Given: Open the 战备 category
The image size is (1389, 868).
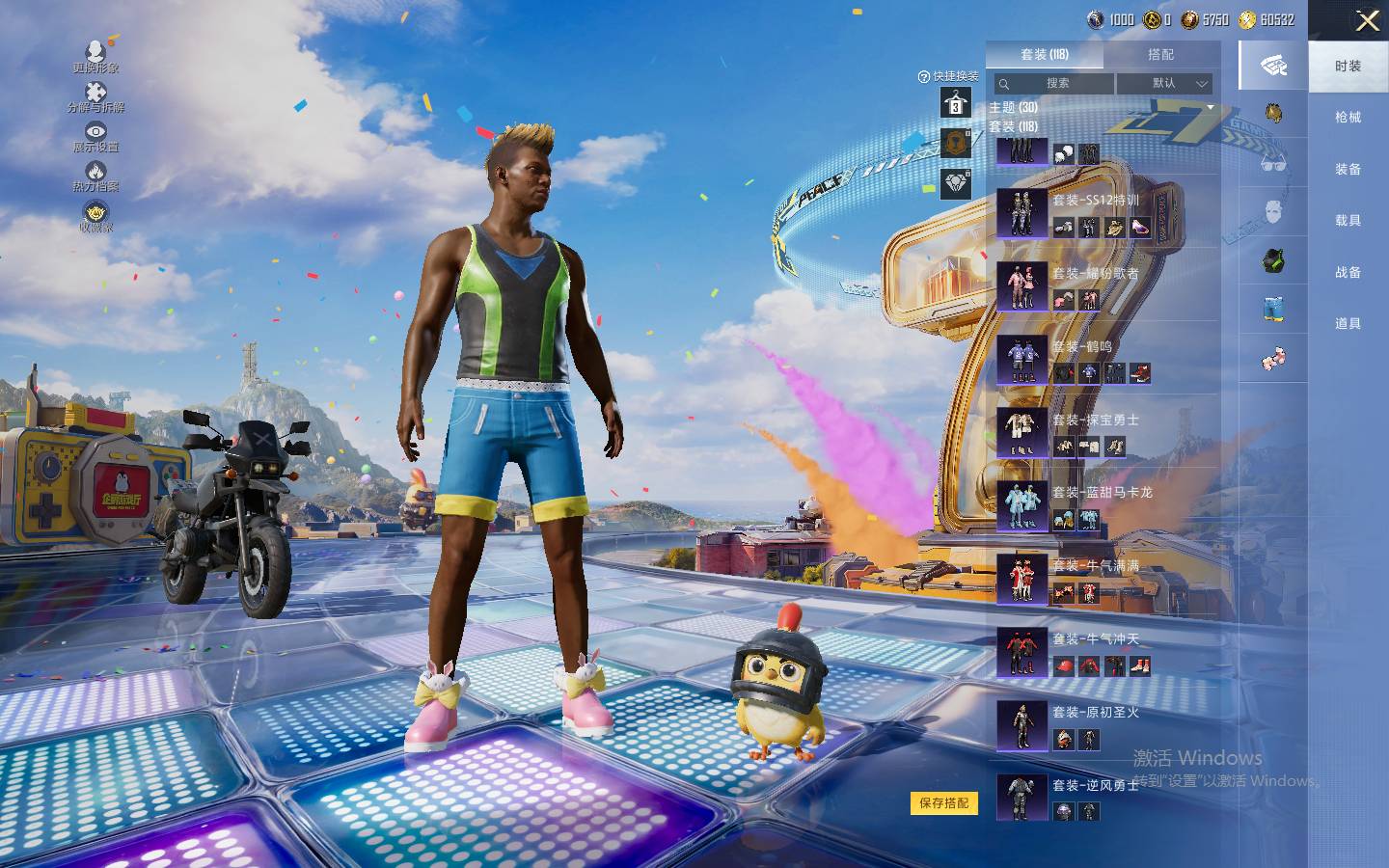Looking at the screenshot, I should click(x=1348, y=273).
